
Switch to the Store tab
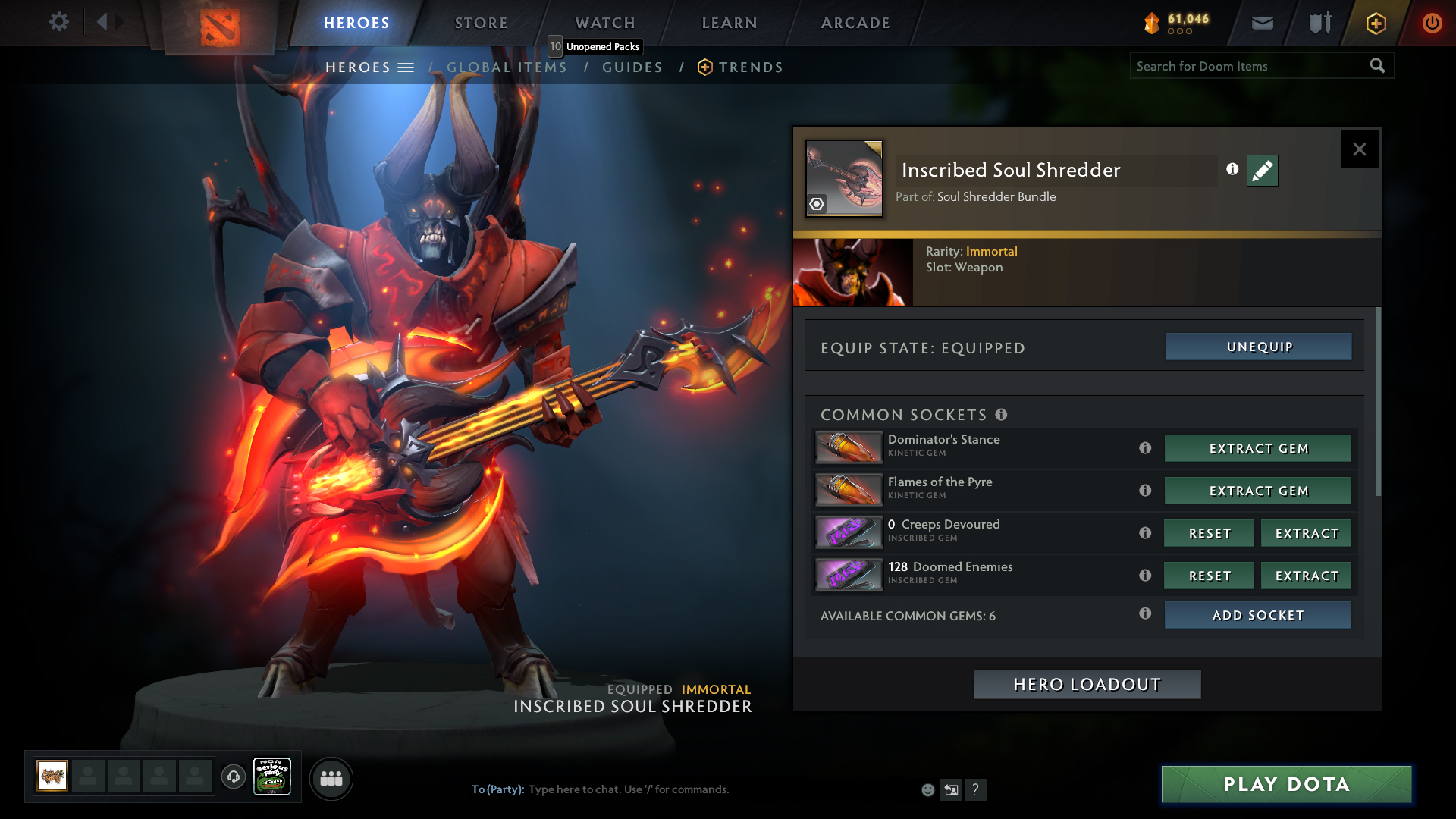[x=482, y=23]
